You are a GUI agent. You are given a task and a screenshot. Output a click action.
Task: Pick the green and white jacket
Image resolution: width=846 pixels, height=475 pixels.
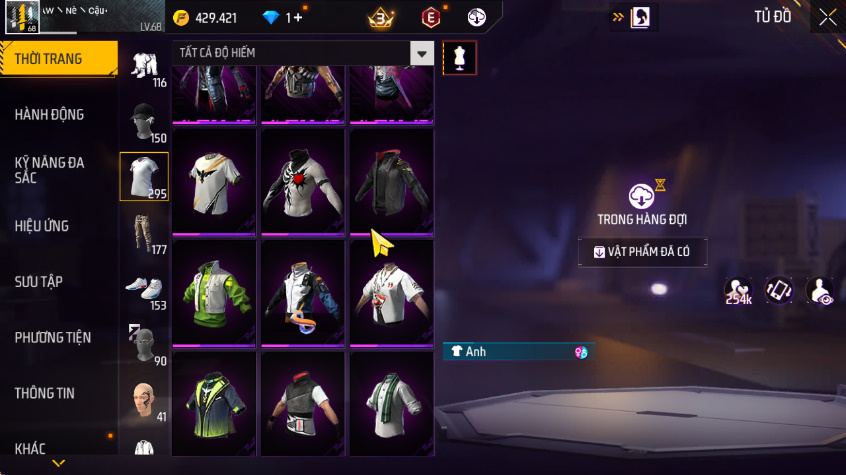[x=215, y=294]
